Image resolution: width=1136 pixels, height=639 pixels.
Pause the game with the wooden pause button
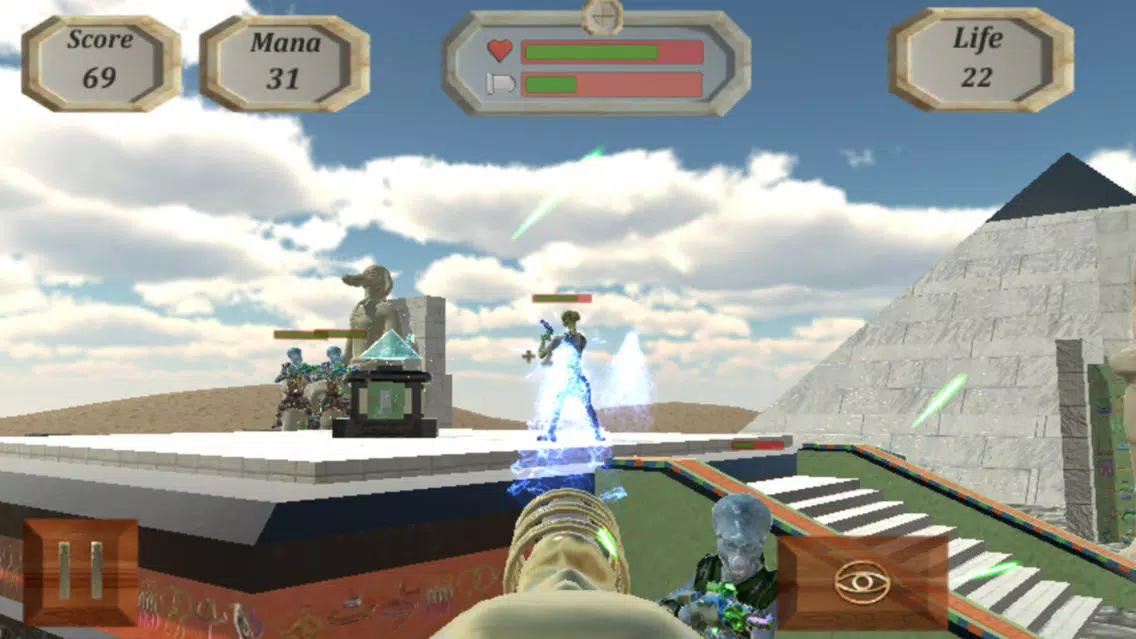[x=80, y=571]
